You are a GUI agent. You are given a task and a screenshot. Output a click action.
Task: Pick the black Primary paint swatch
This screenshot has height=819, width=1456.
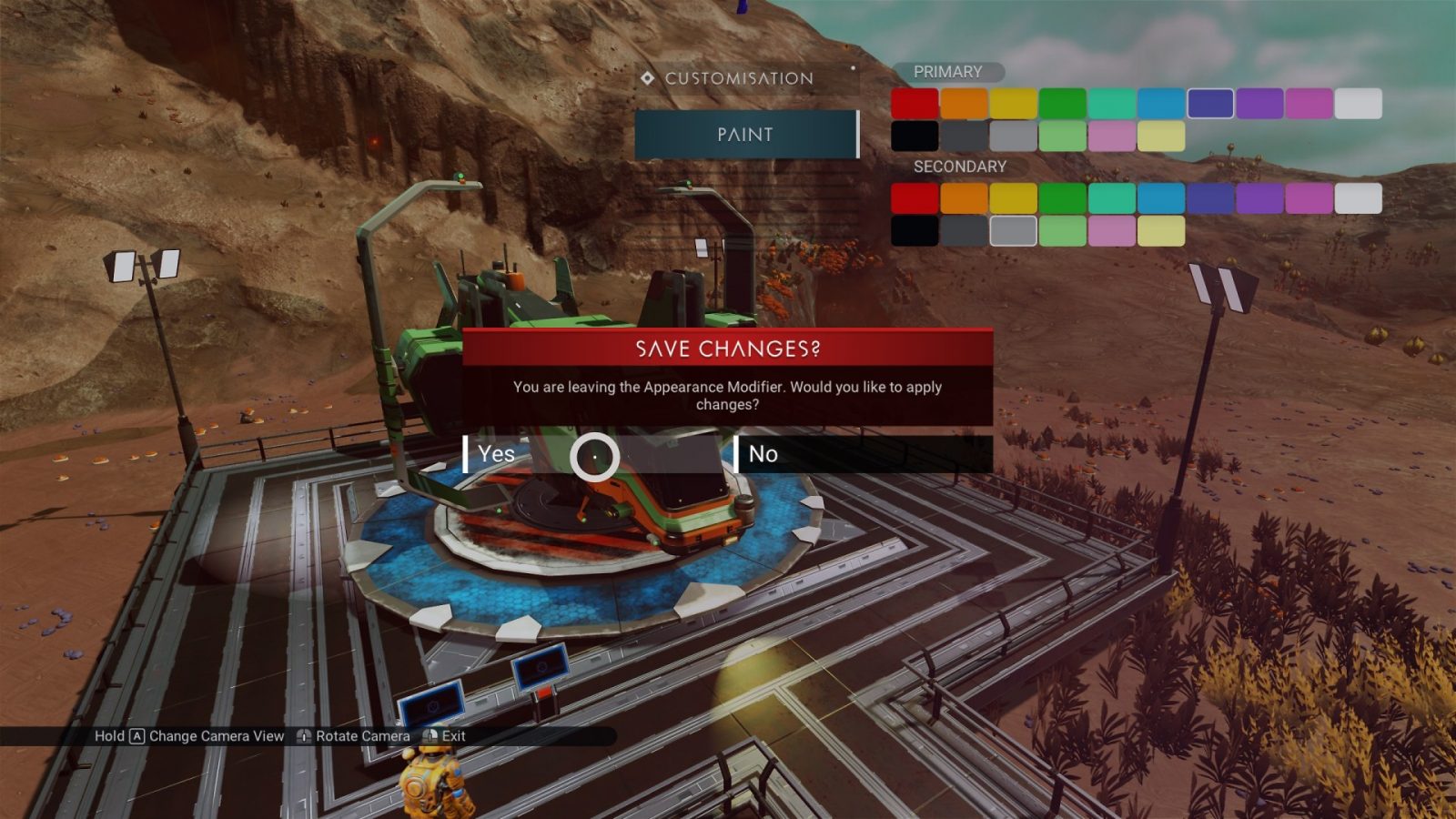(x=915, y=136)
